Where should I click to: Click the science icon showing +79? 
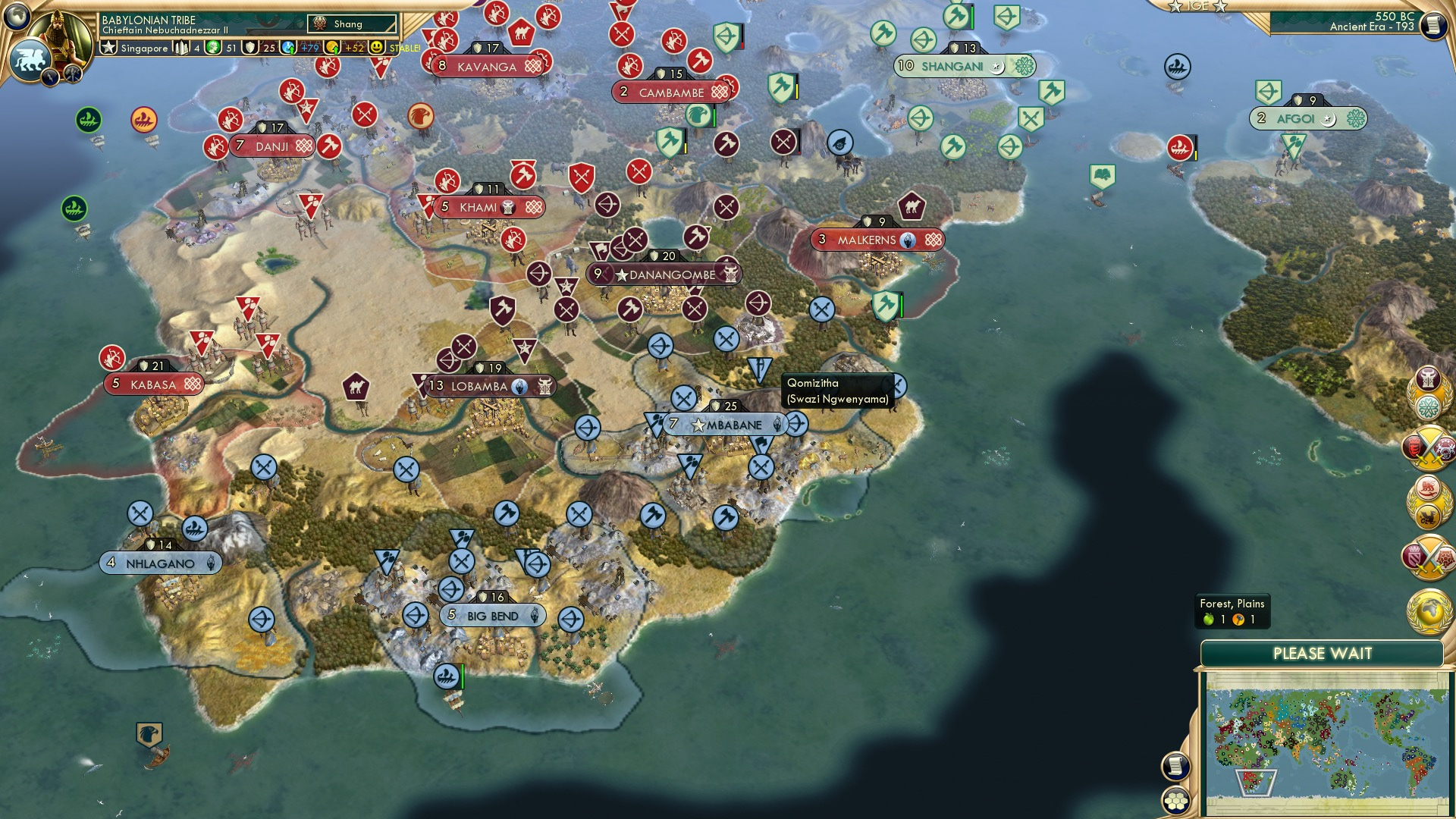tap(287, 47)
